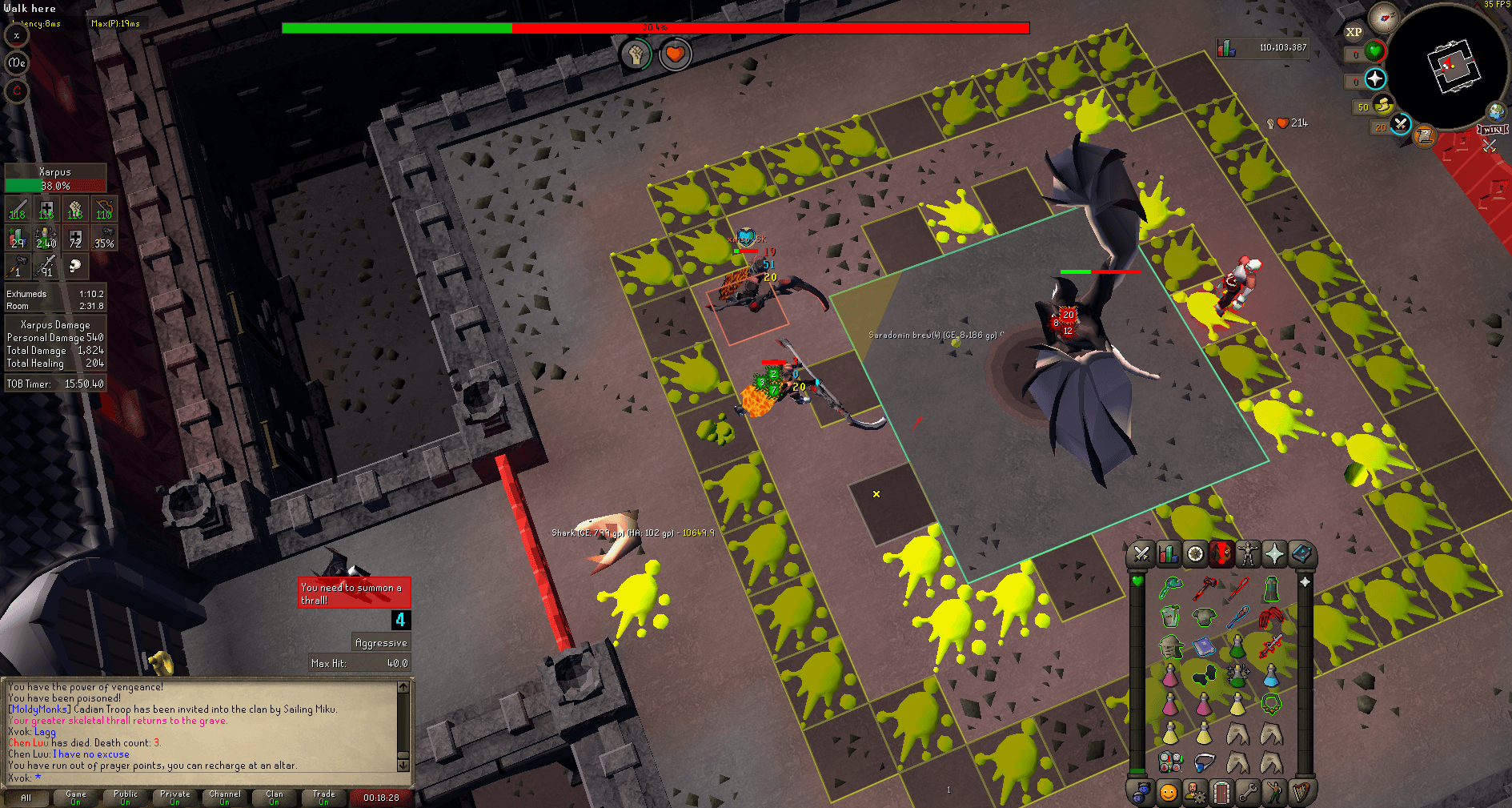Click the Xarpus health progress bar
This screenshot has width=1512, height=808.
pos(54,185)
